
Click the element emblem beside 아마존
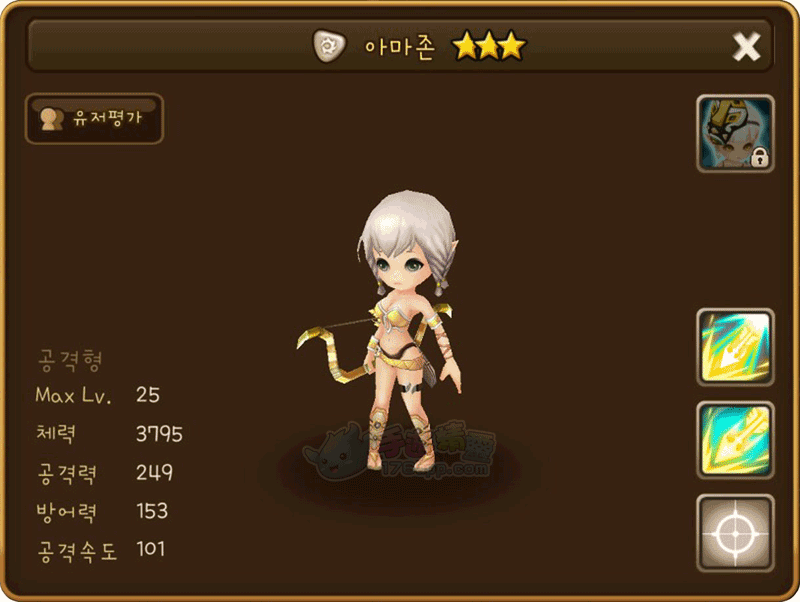point(328,46)
